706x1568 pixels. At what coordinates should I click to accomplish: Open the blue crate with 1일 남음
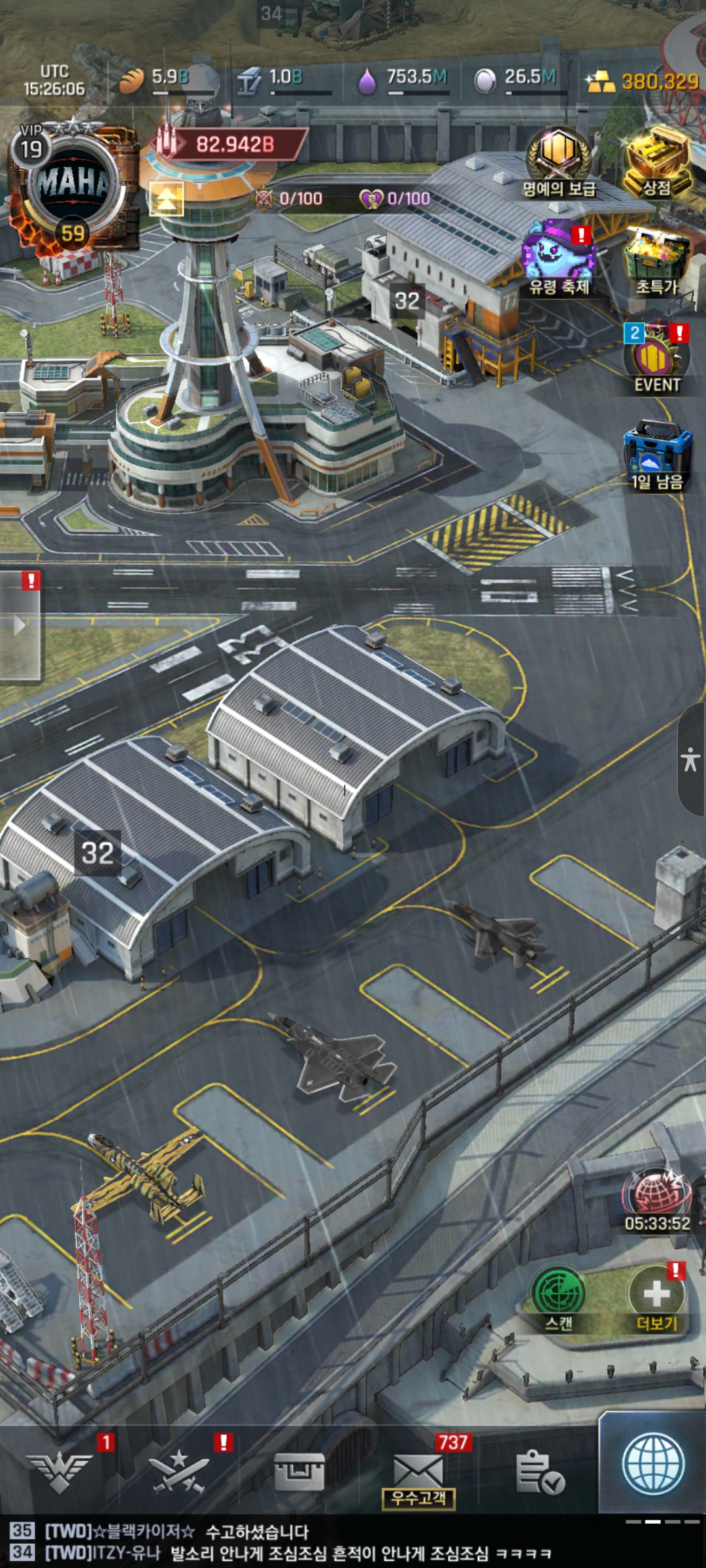[657, 454]
